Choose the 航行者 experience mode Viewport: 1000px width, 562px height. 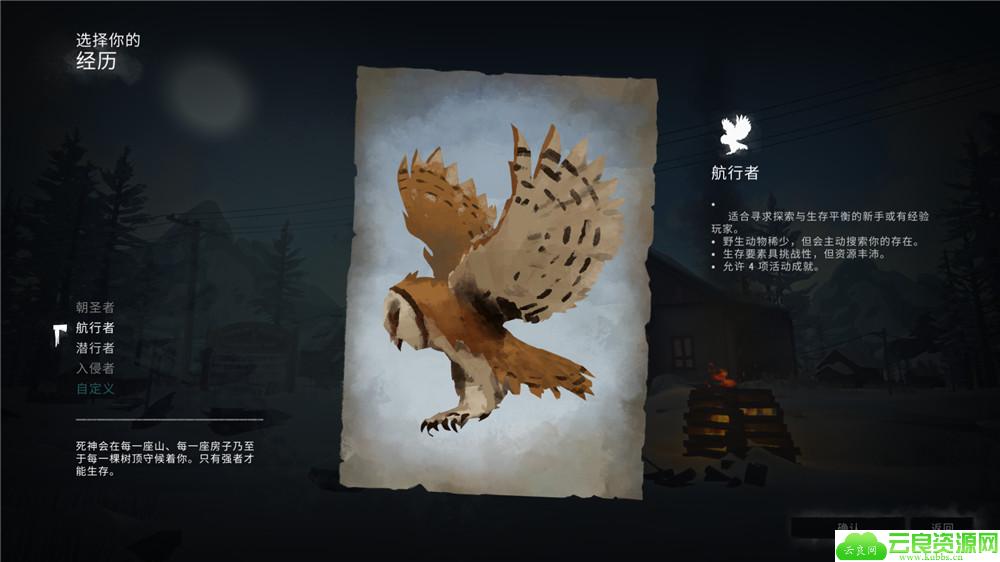coord(95,328)
